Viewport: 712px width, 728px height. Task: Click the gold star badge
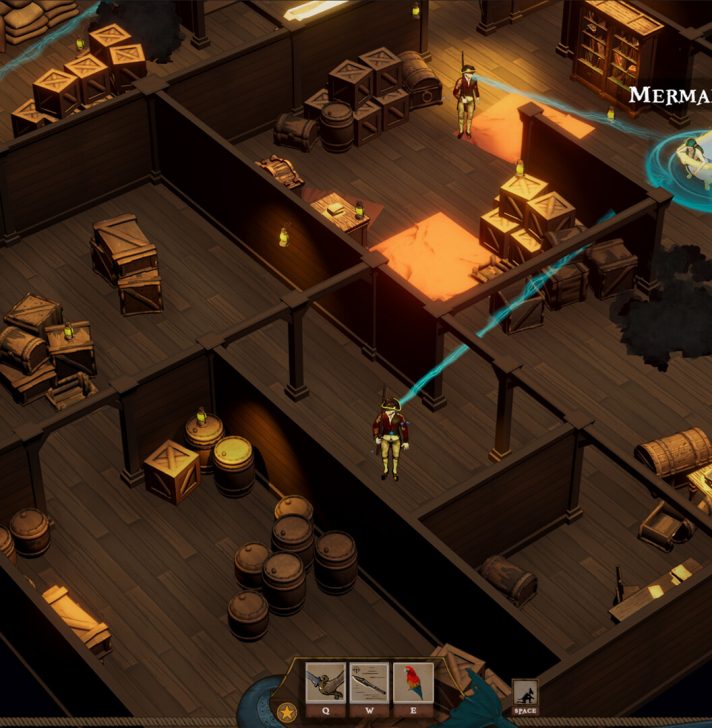(x=287, y=712)
